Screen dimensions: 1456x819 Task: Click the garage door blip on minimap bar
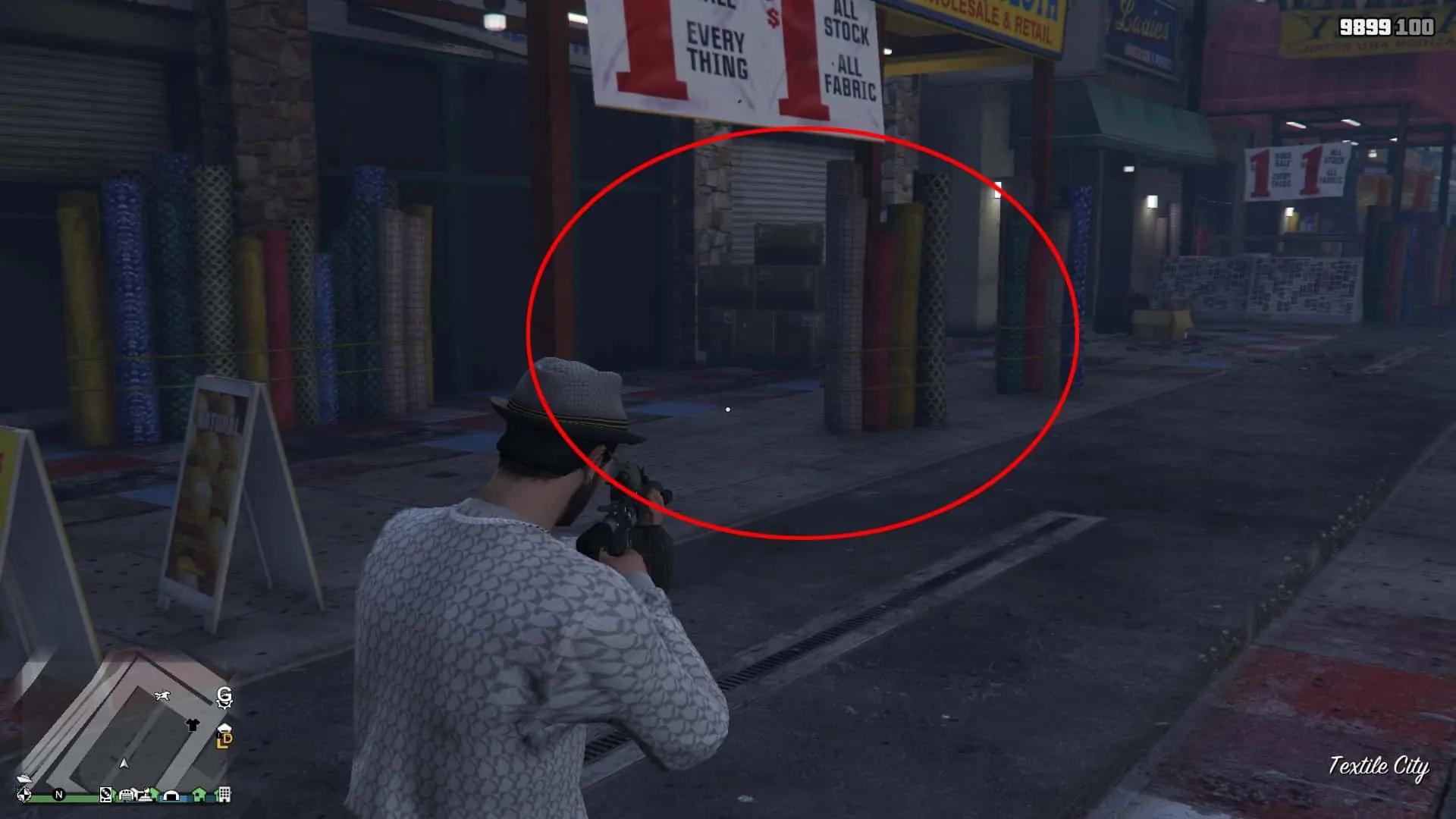[x=126, y=795]
